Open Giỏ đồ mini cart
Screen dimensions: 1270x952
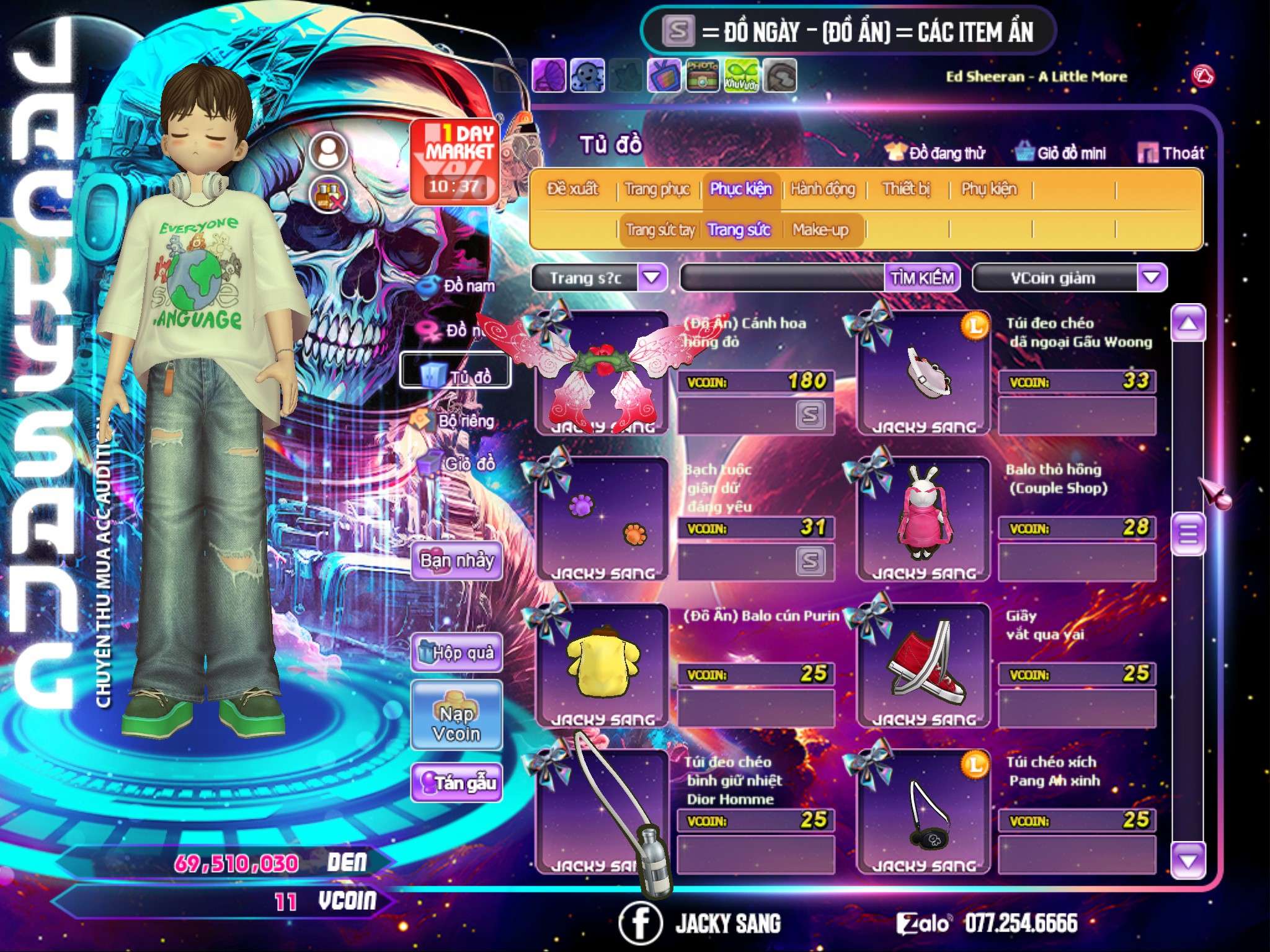(1062, 153)
